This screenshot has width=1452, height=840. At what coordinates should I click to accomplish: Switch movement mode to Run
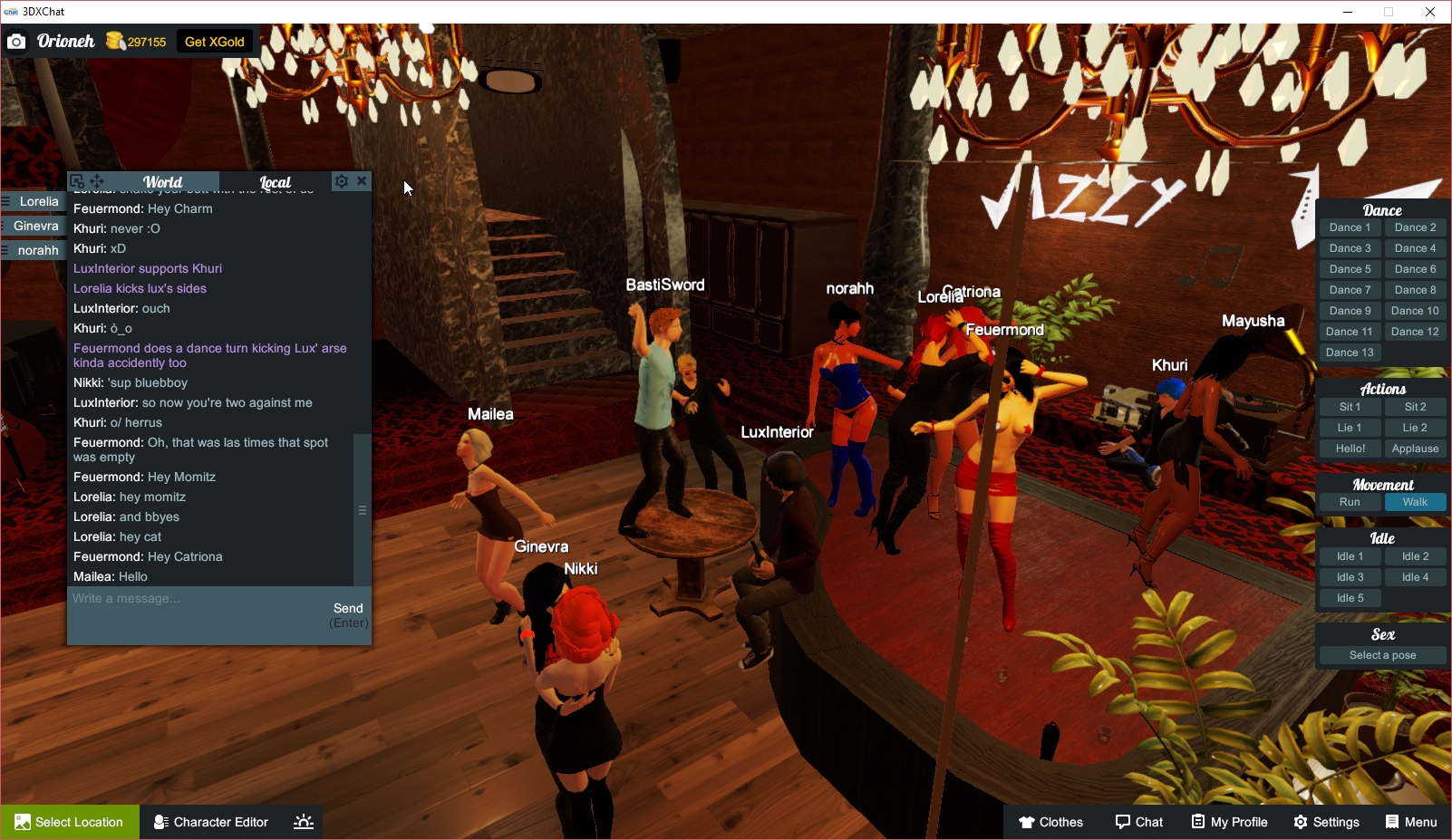pyautogui.click(x=1350, y=501)
